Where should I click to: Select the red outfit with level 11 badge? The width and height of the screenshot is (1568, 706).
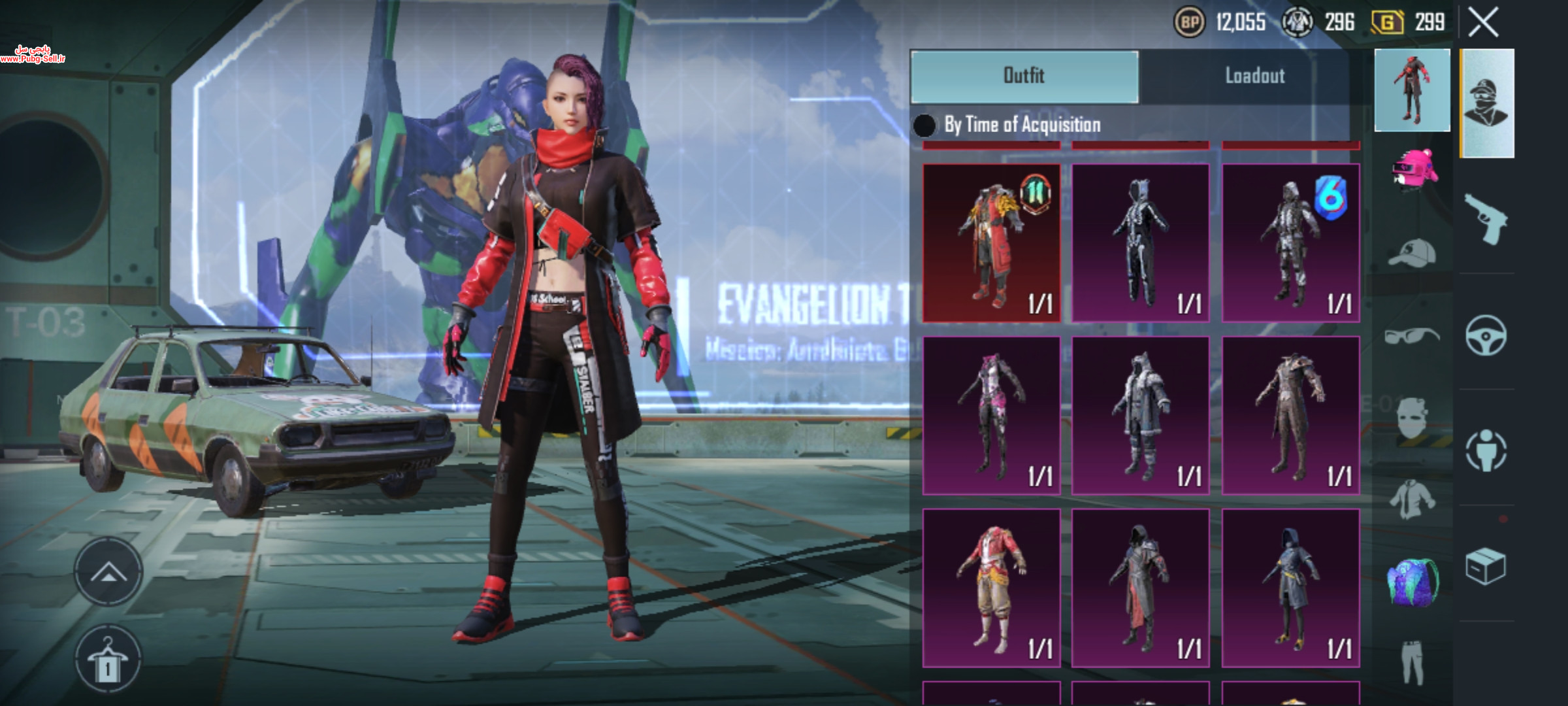(991, 243)
